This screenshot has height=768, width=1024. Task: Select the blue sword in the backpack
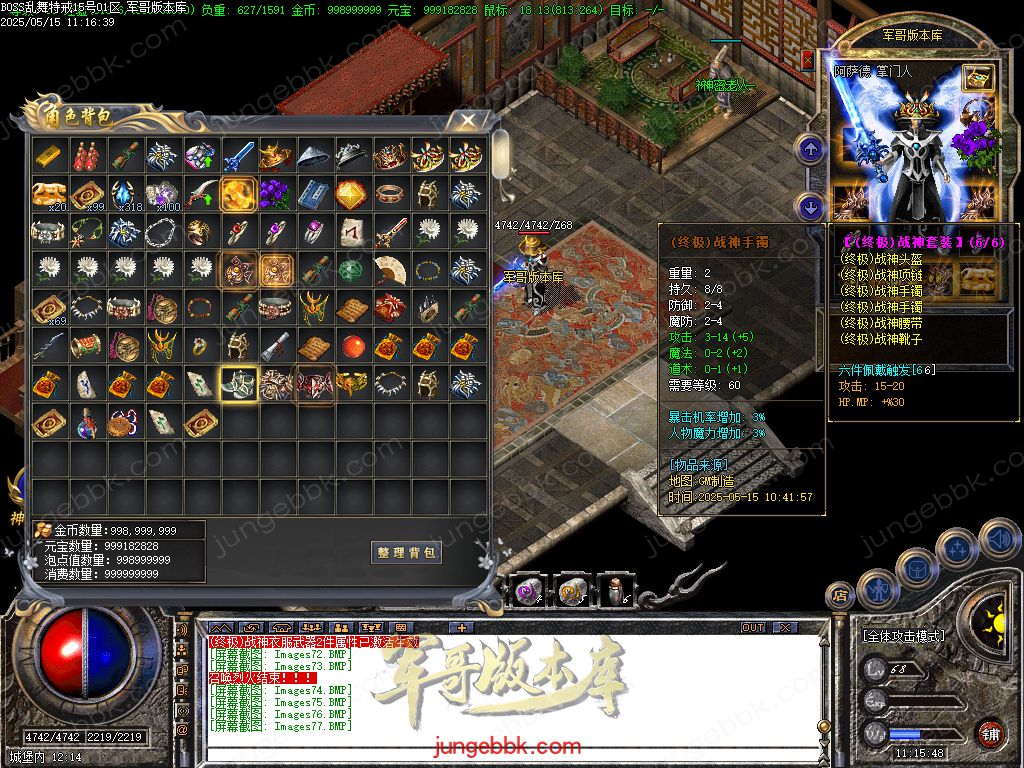240,156
